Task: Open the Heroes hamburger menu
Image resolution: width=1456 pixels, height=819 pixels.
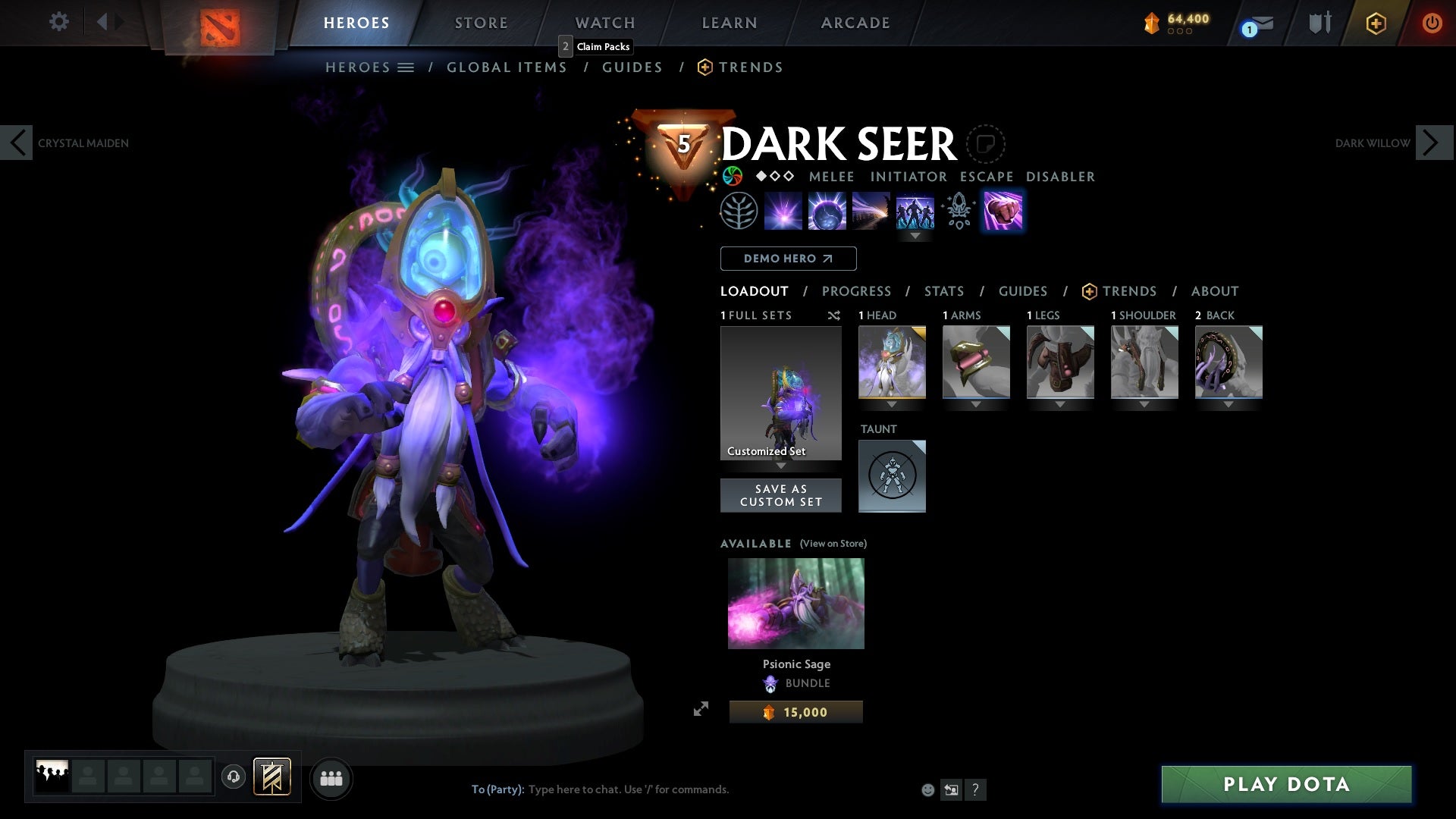Action: tap(406, 67)
